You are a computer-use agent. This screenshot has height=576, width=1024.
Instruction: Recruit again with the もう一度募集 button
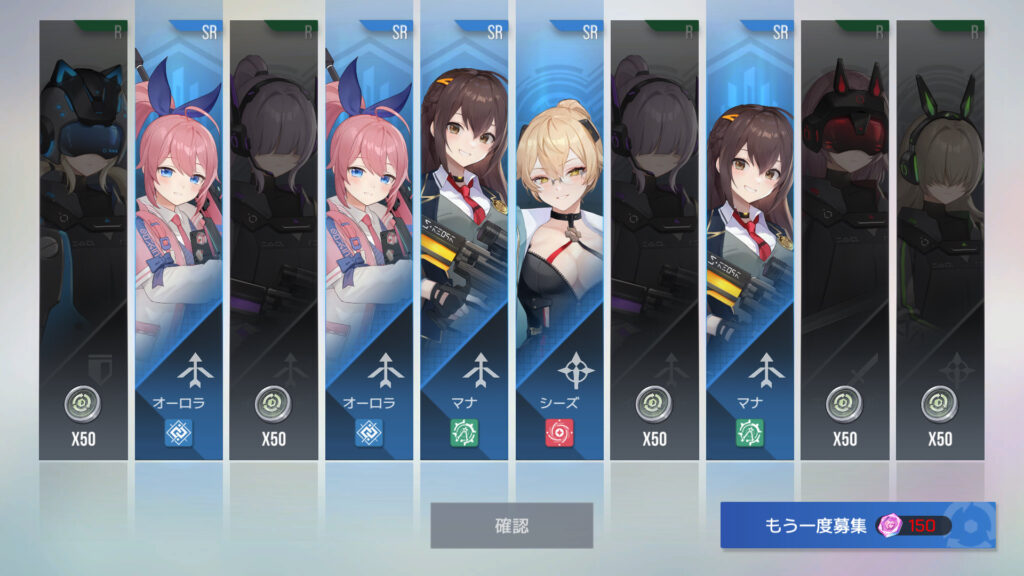coord(857,525)
